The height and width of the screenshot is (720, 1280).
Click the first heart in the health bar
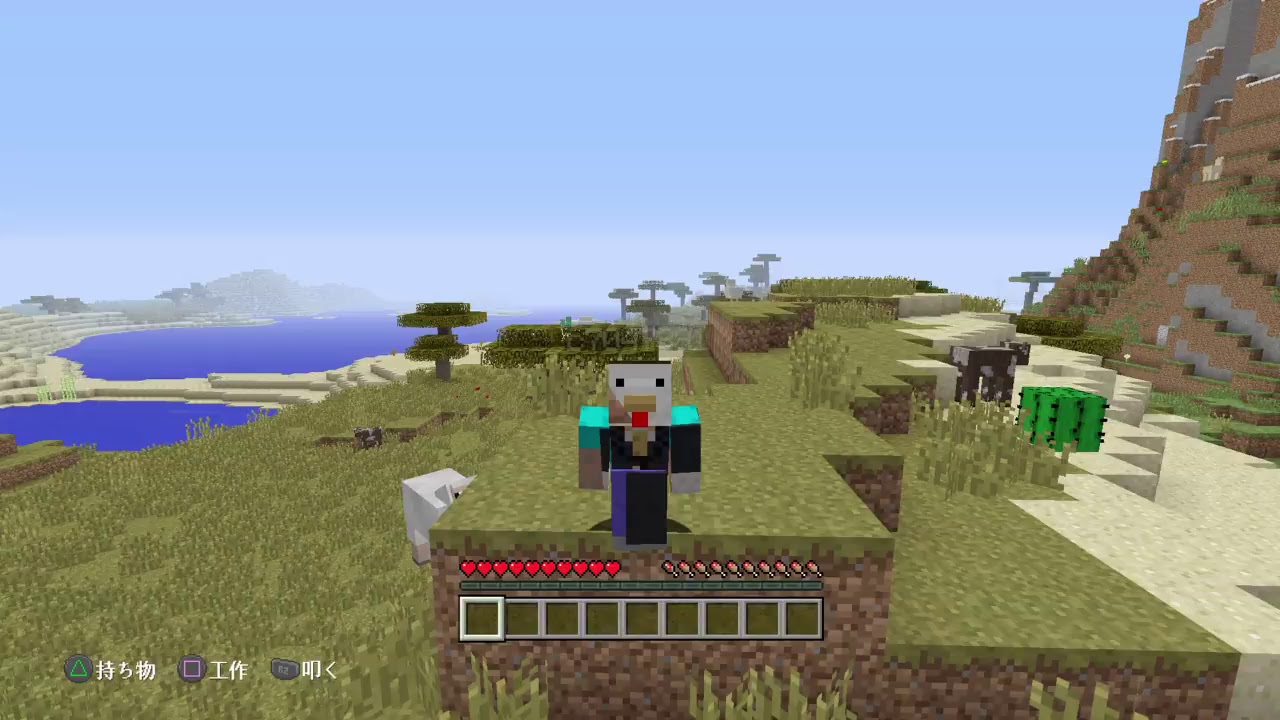point(467,567)
